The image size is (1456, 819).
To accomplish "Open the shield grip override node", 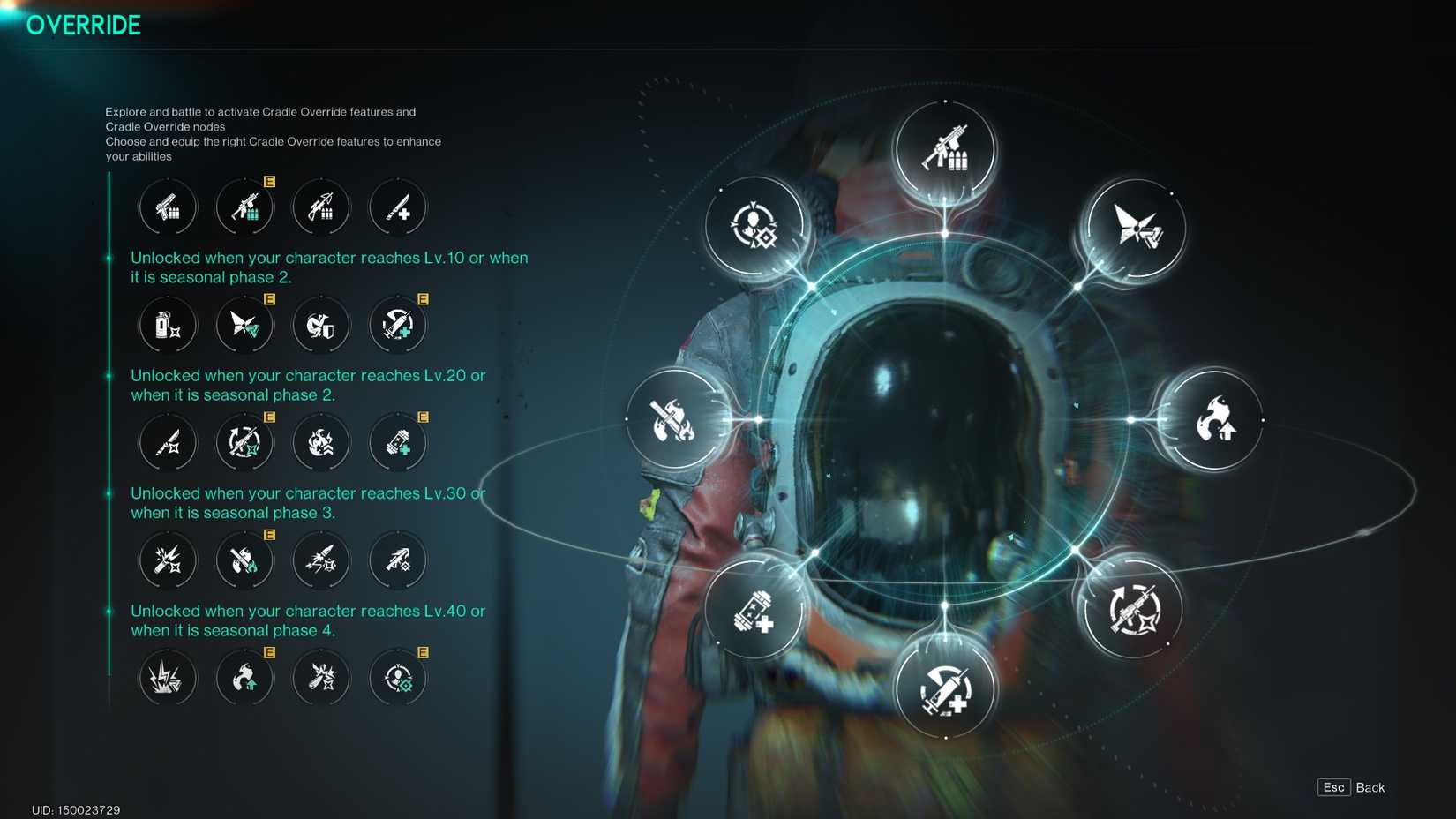I will pos(321,325).
